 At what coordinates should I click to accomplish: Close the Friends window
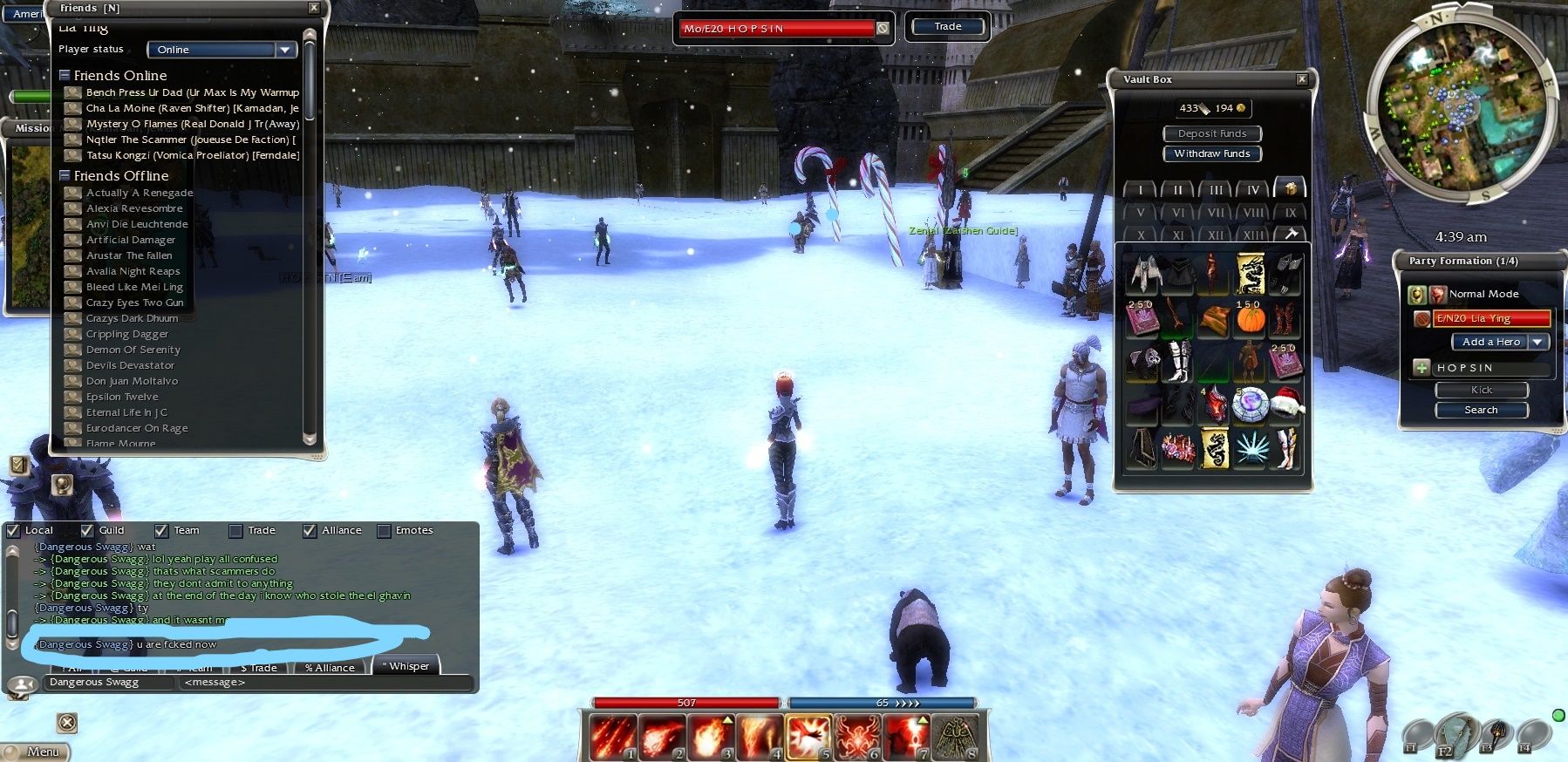[x=314, y=8]
